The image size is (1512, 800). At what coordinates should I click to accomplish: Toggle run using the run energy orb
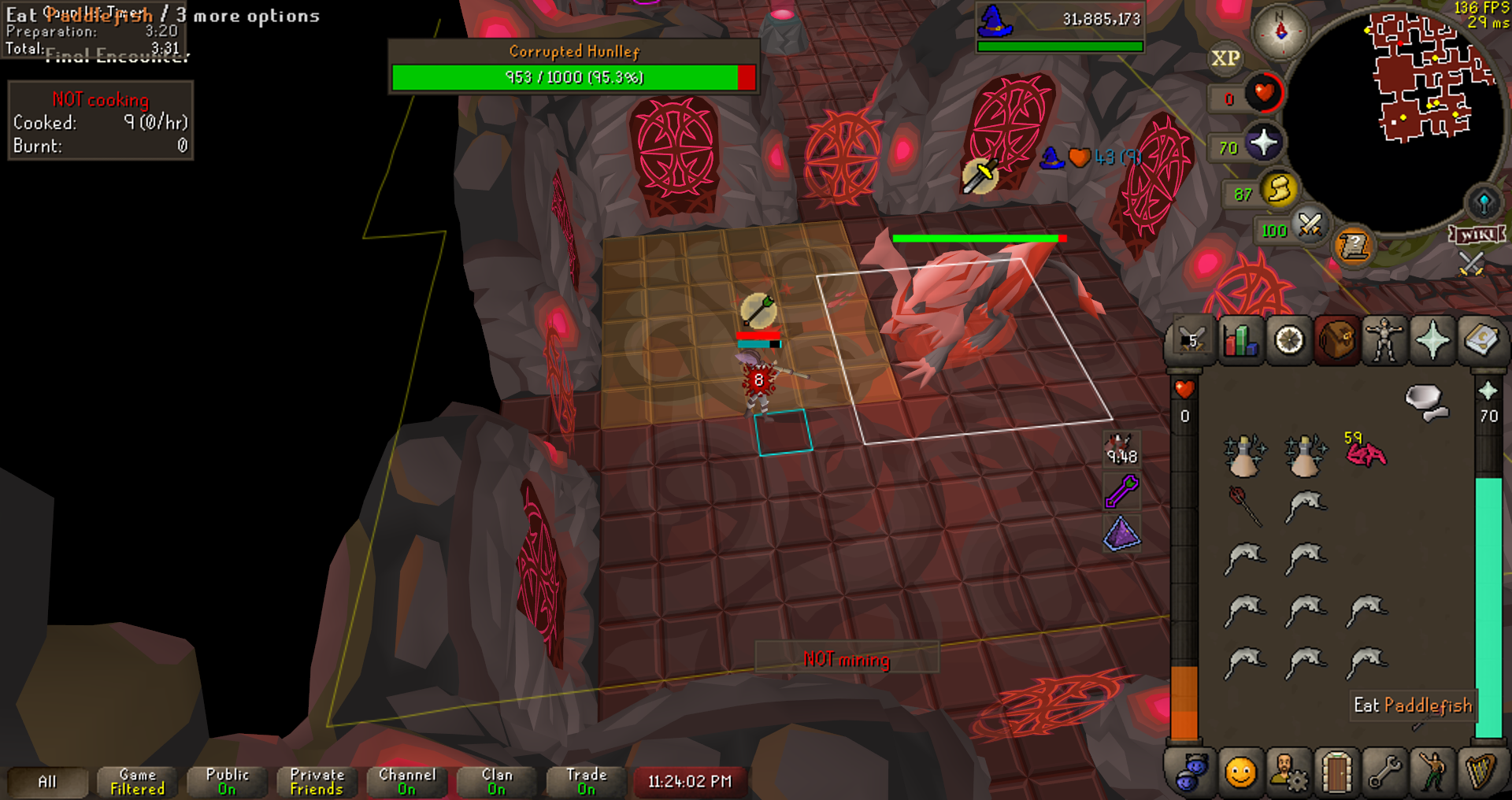(x=1280, y=190)
